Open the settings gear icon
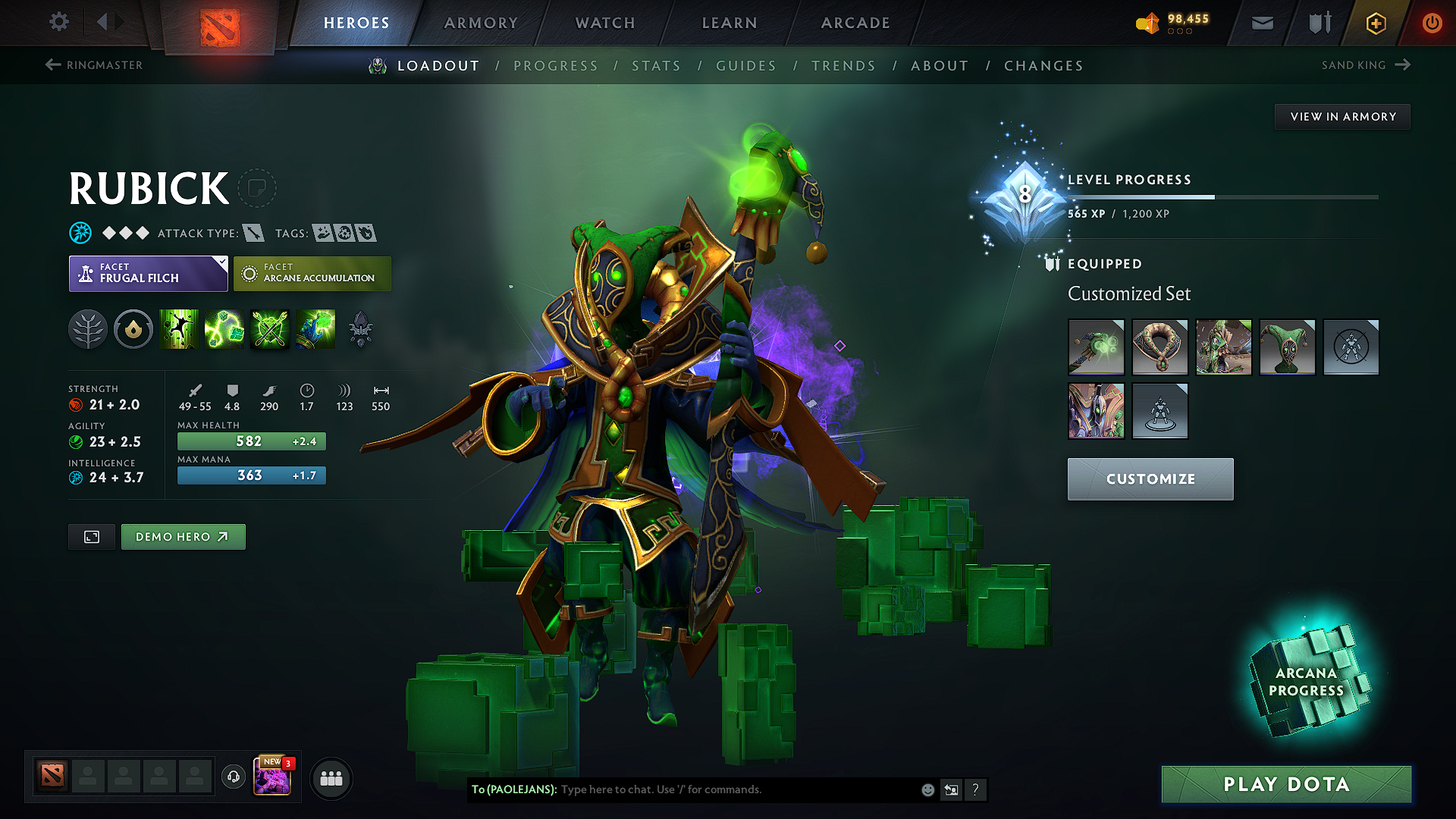The height and width of the screenshot is (819, 1456). click(x=58, y=23)
